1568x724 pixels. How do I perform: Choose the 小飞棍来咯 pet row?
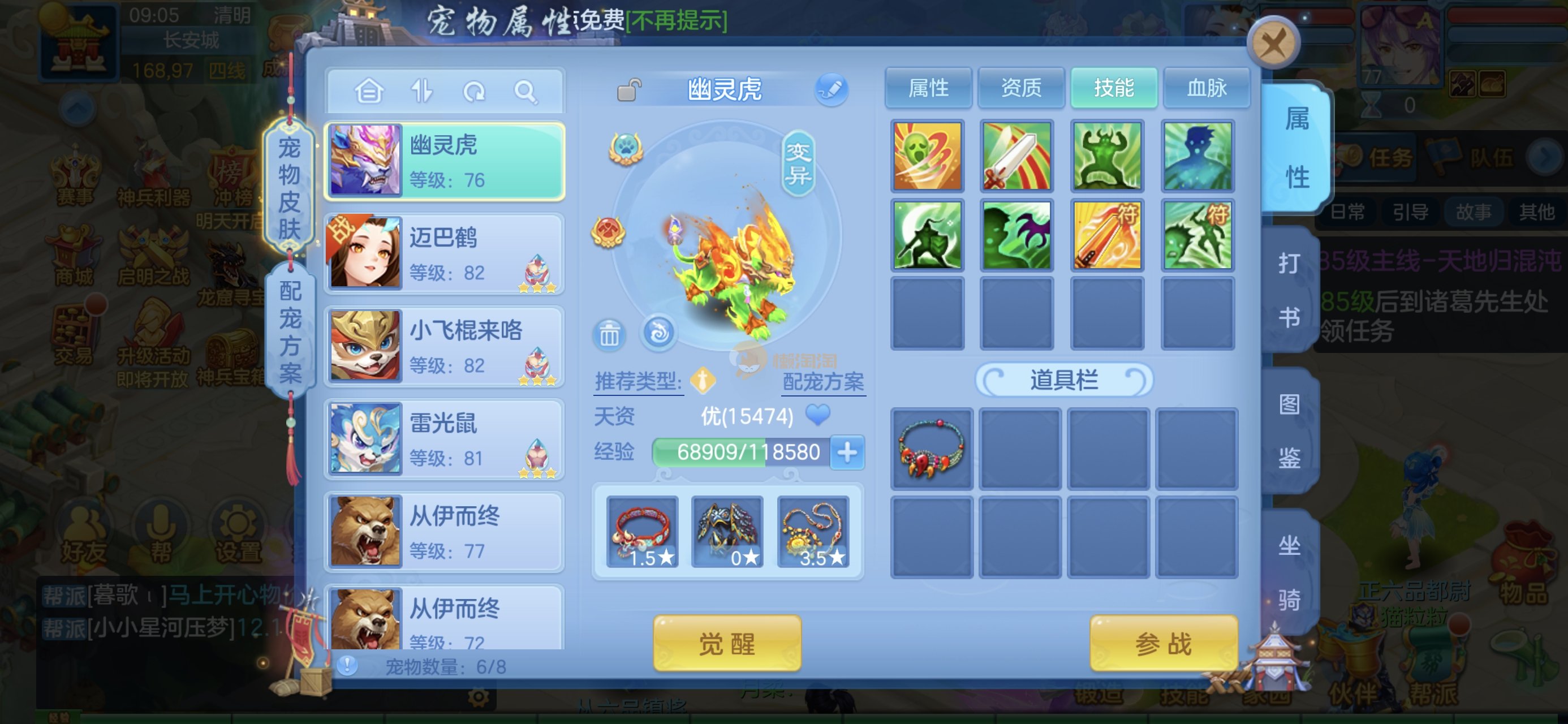coord(445,347)
